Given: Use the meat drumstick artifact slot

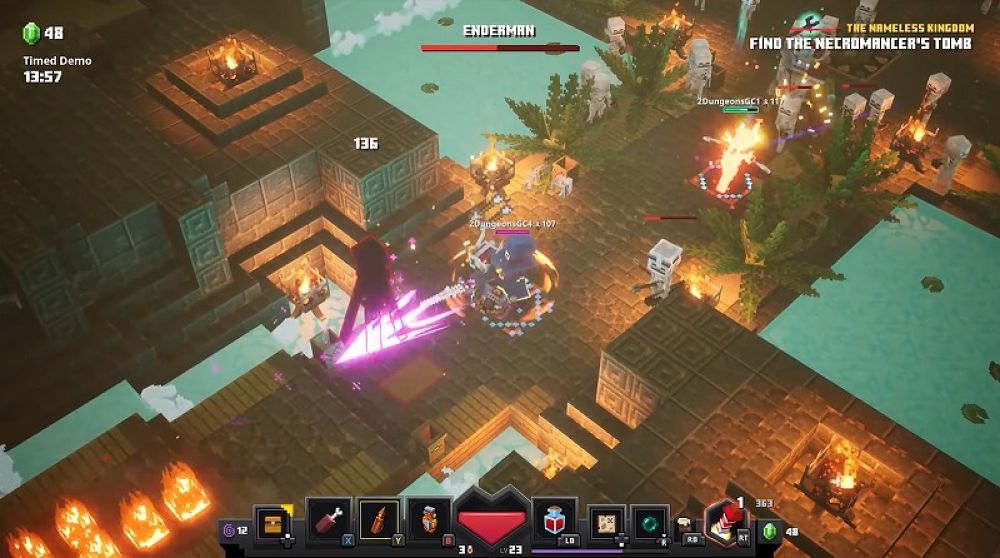Looking at the screenshot, I should (x=328, y=520).
